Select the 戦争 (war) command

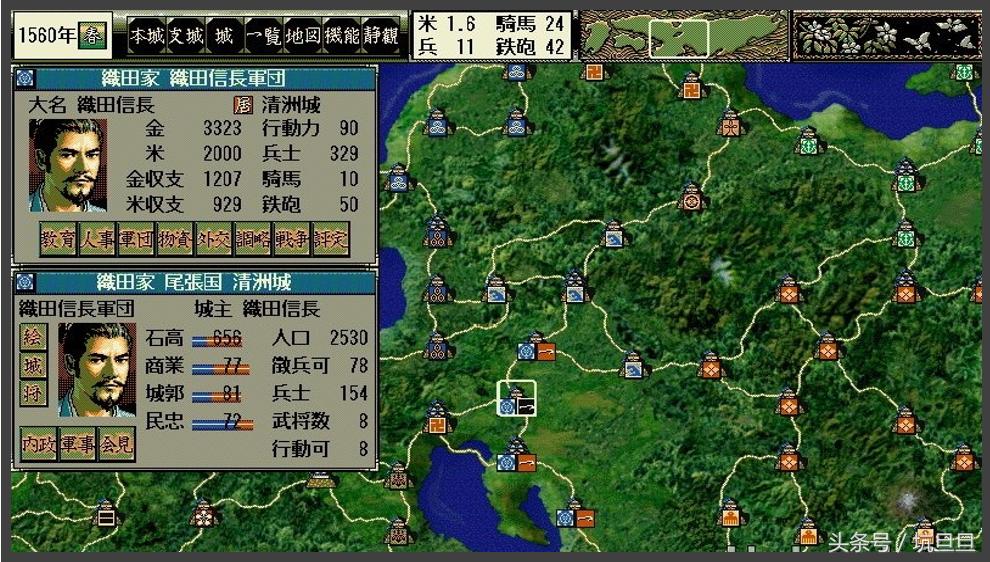[x=292, y=239]
